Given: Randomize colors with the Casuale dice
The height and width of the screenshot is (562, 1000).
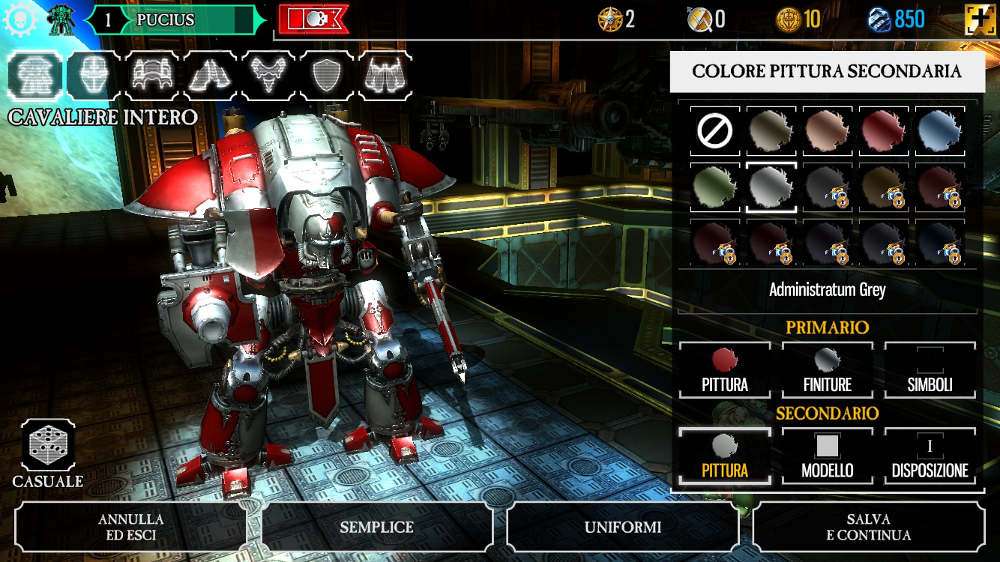Looking at the screenshot, I should (47, 447).
